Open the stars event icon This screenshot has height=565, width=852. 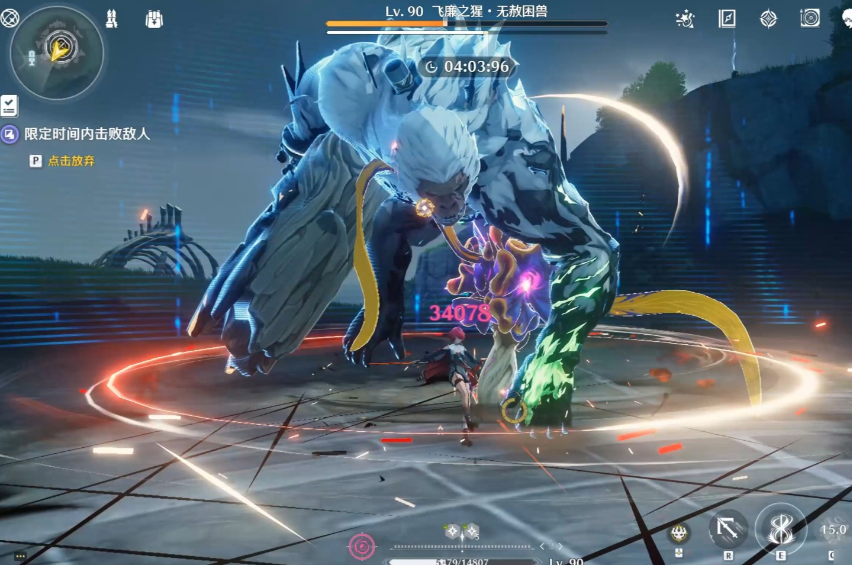[686, 18]
